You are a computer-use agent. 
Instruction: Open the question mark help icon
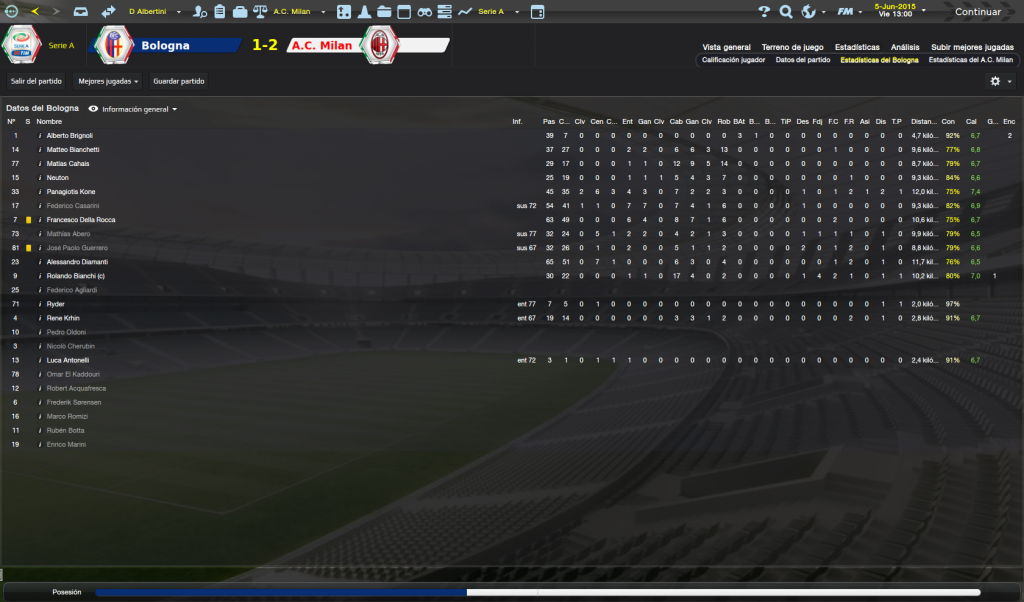click(x=764, y=12)
